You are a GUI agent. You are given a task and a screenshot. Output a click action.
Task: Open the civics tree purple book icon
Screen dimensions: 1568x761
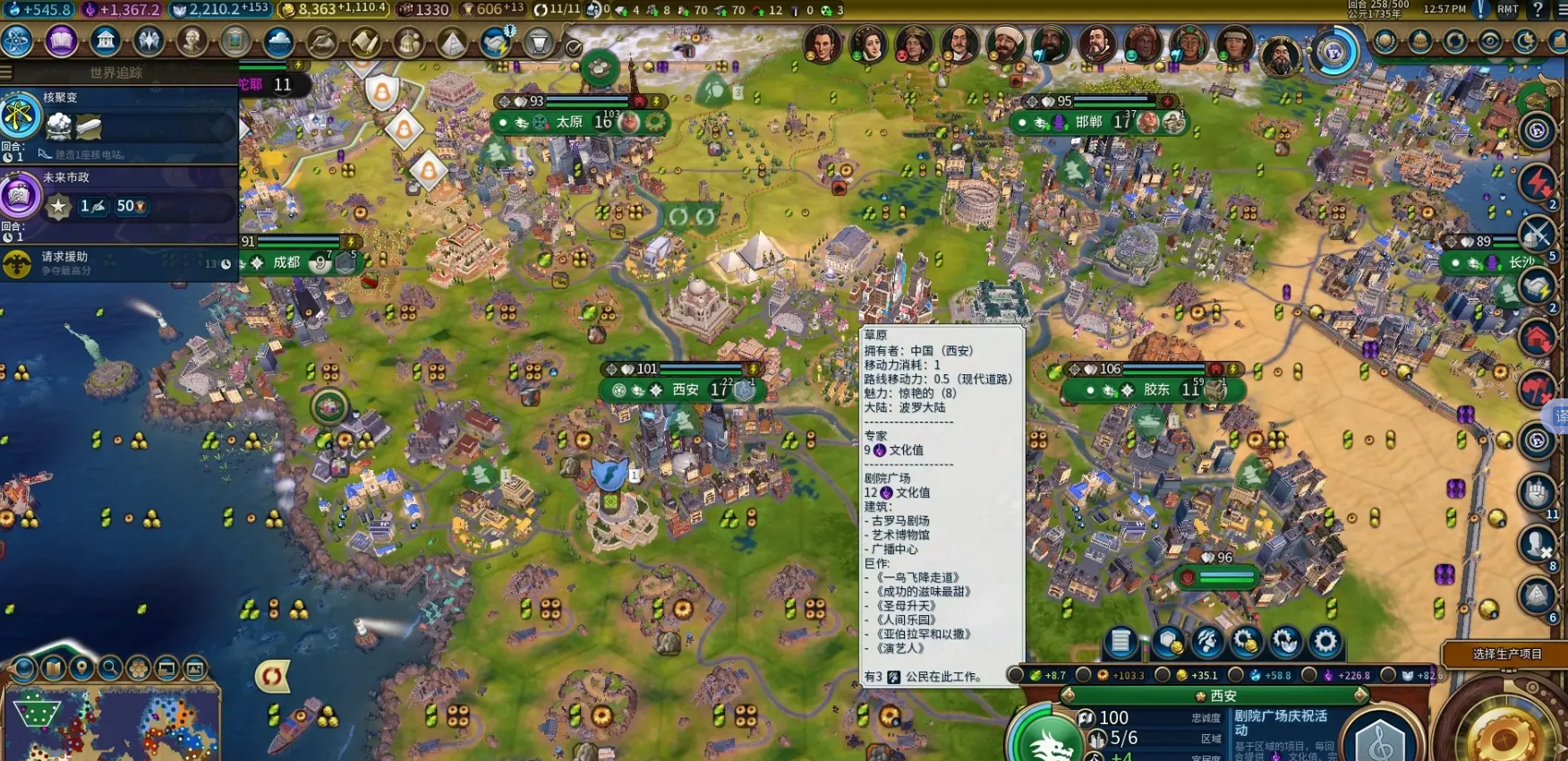tap(63, 41)
